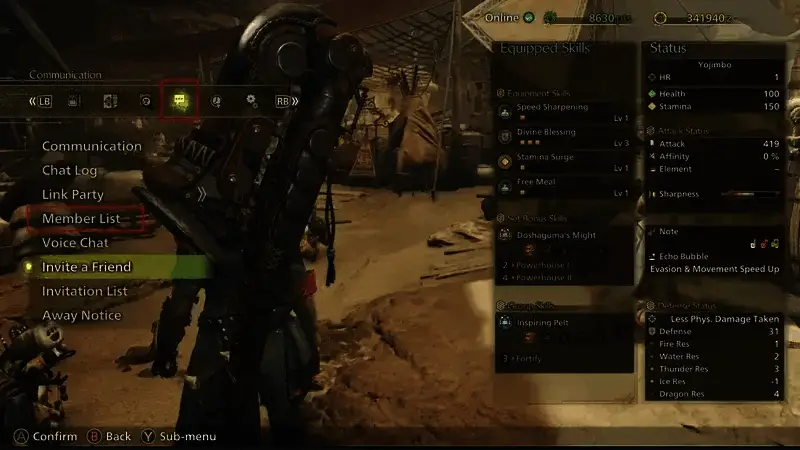Select the Away Notice entry
800x450 pixels.
click(x=82, y=315)
